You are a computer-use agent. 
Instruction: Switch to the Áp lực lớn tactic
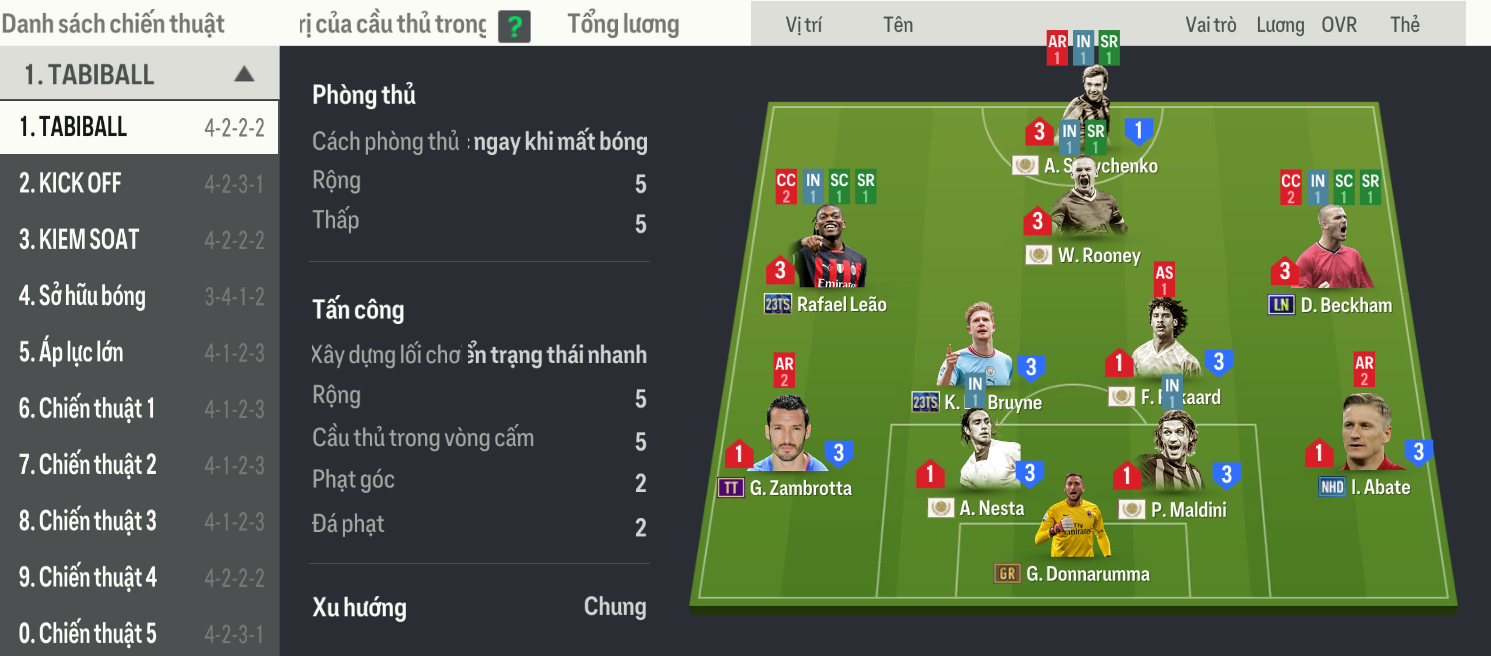[x=138, y=352]
